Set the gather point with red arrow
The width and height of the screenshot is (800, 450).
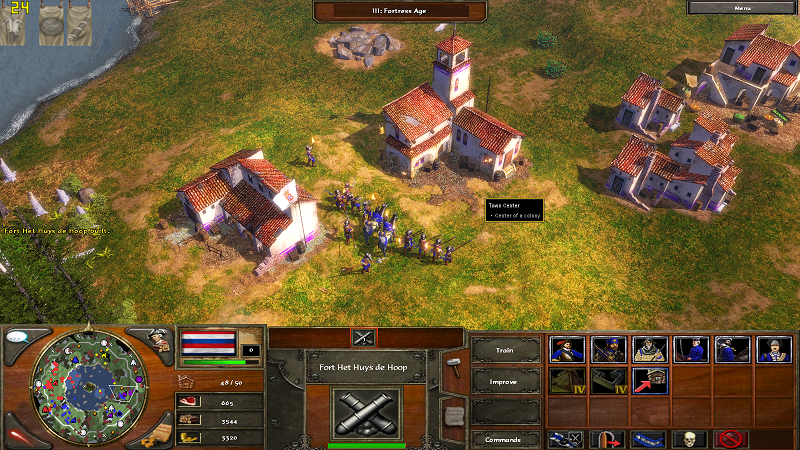[607, 438]
